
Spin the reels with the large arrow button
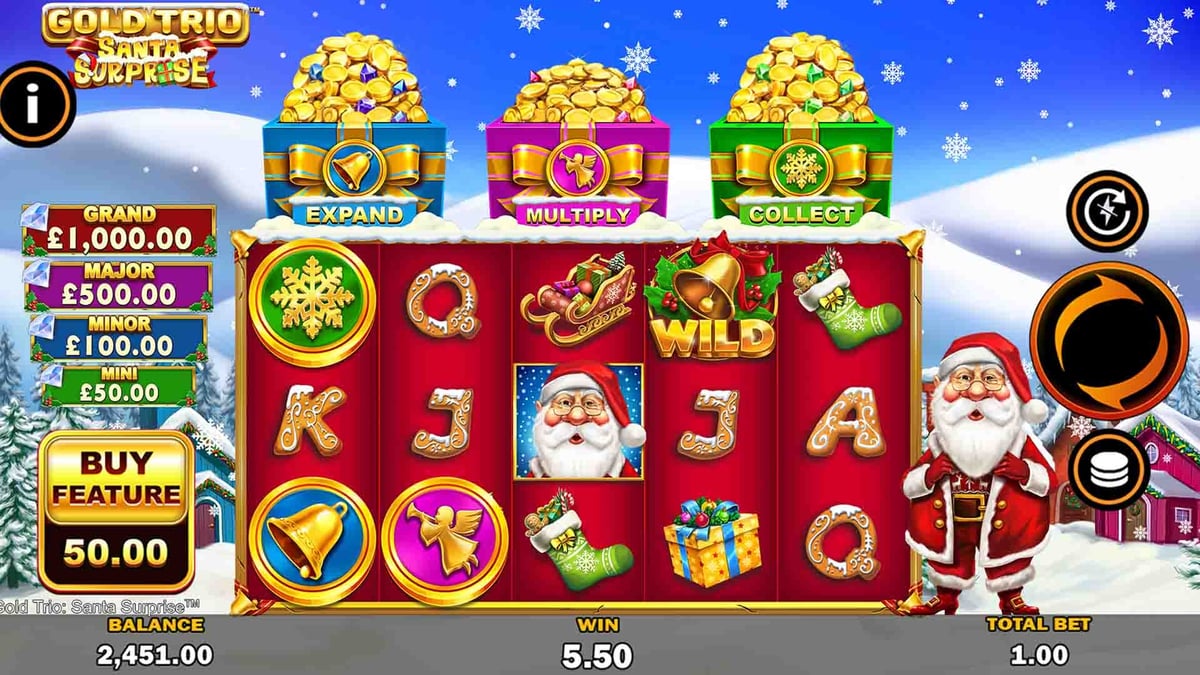1108,340
